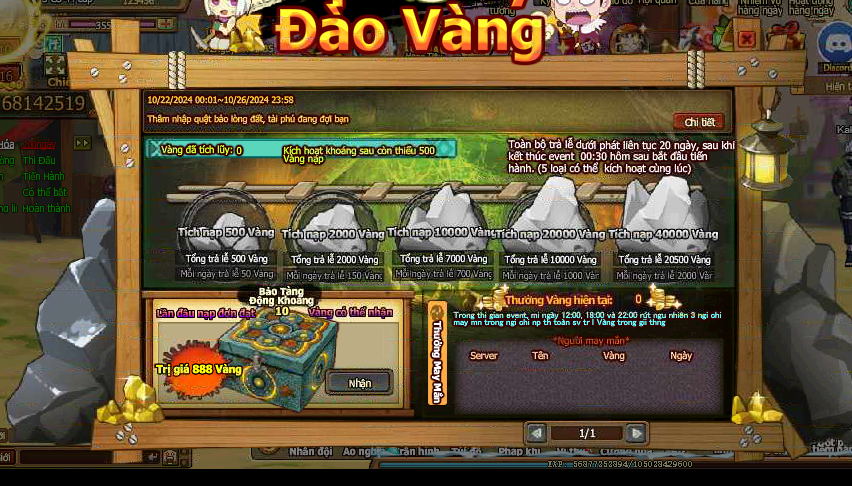852x486 pixels.
Task: Open the Discord link icon
Action: [834, 45]
